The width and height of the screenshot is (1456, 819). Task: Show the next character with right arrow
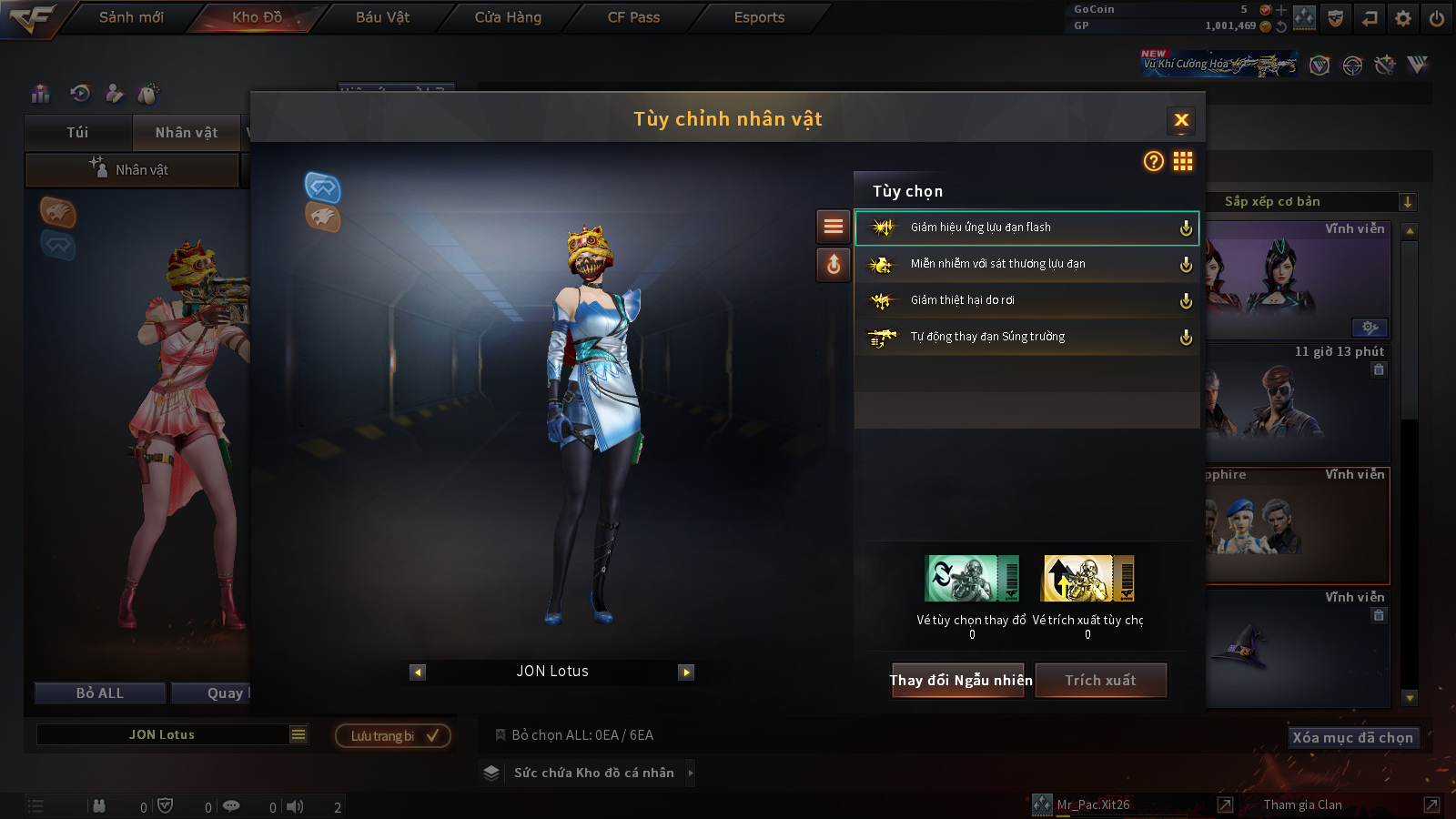tap(686, 672)
